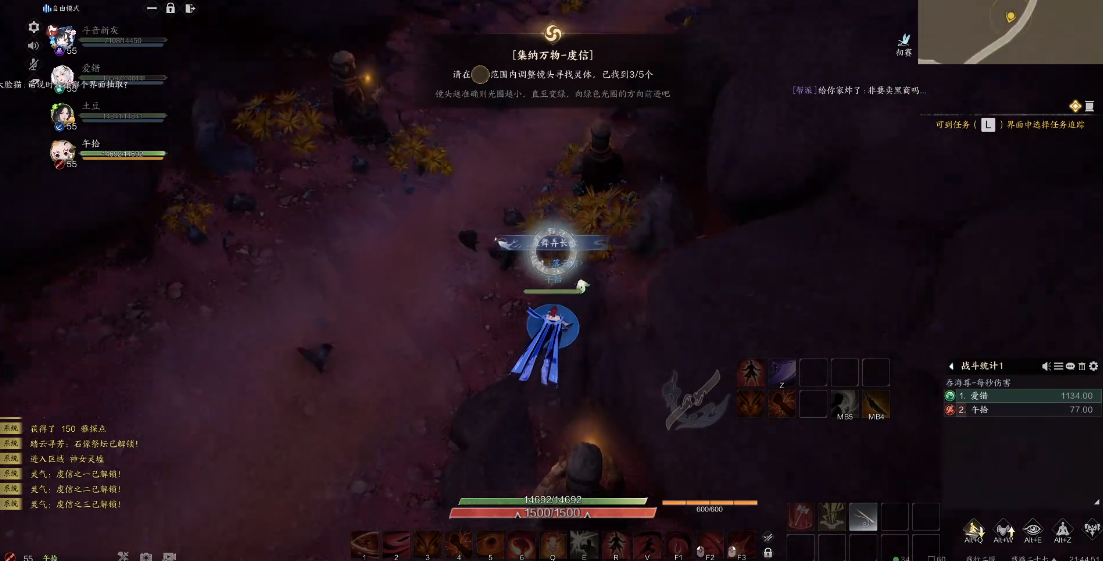Open the combat statistics settings gear

pyautogui.click(x=1093, y=366)
